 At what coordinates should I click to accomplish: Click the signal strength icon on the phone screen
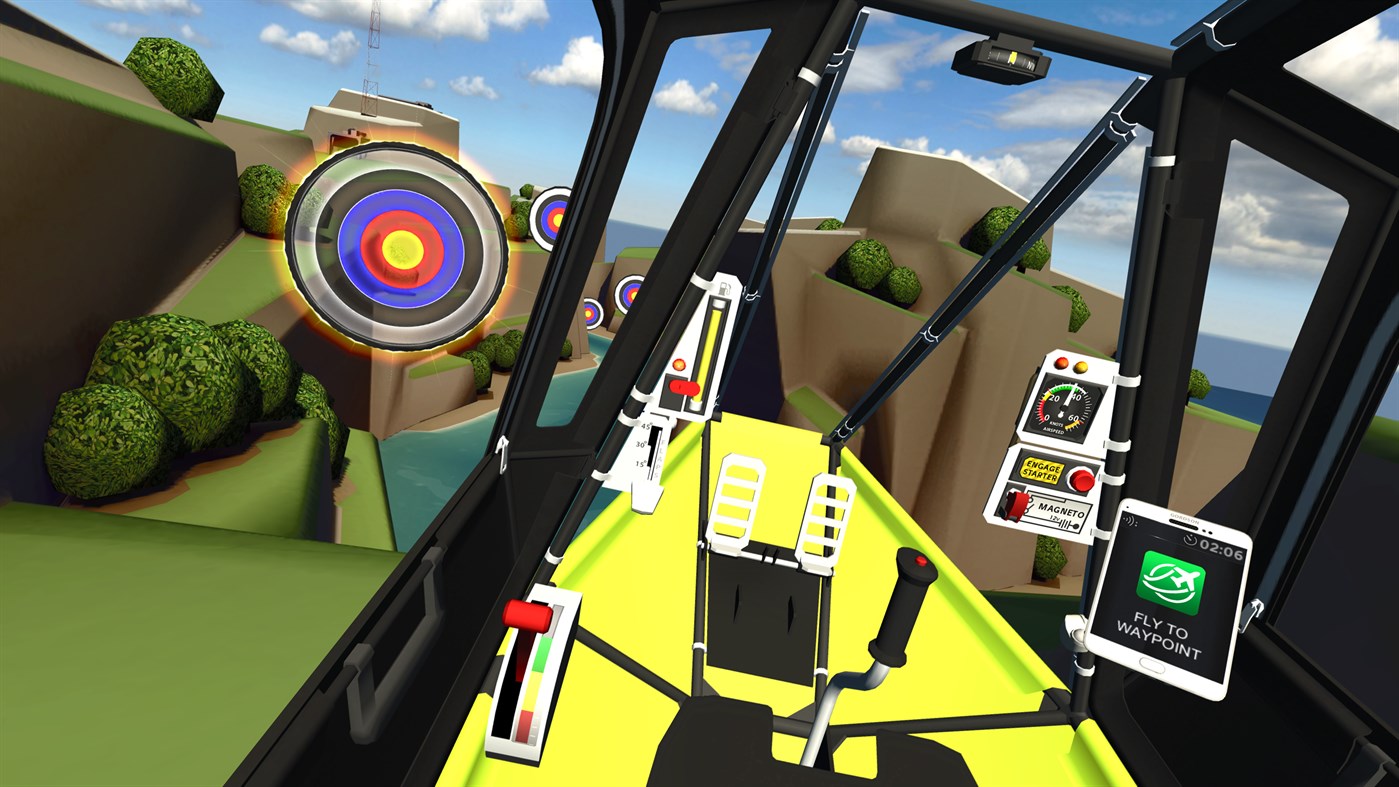1129,521
